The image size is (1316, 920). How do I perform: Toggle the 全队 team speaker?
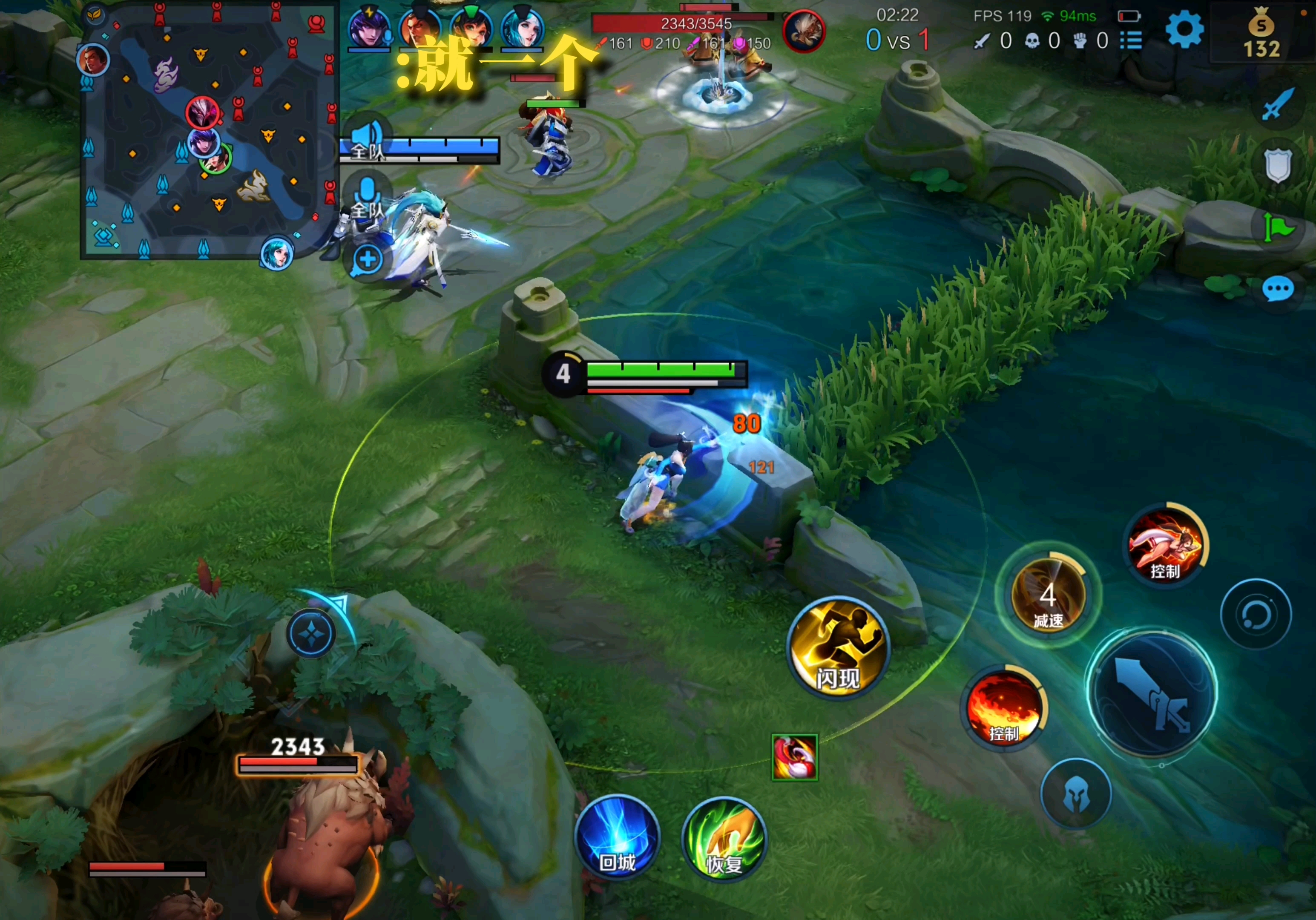[367, 138]
